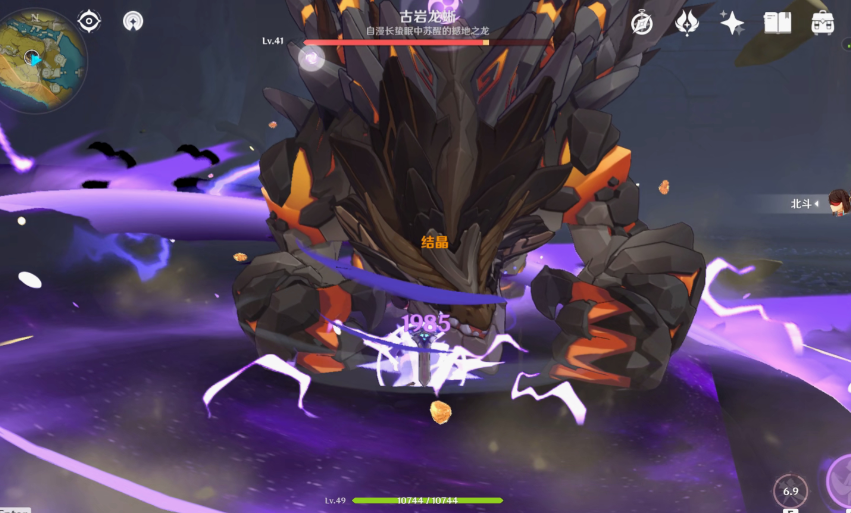Open the compass Adventurer Handbook icon
851x513 pixels.
coord(642,23)
